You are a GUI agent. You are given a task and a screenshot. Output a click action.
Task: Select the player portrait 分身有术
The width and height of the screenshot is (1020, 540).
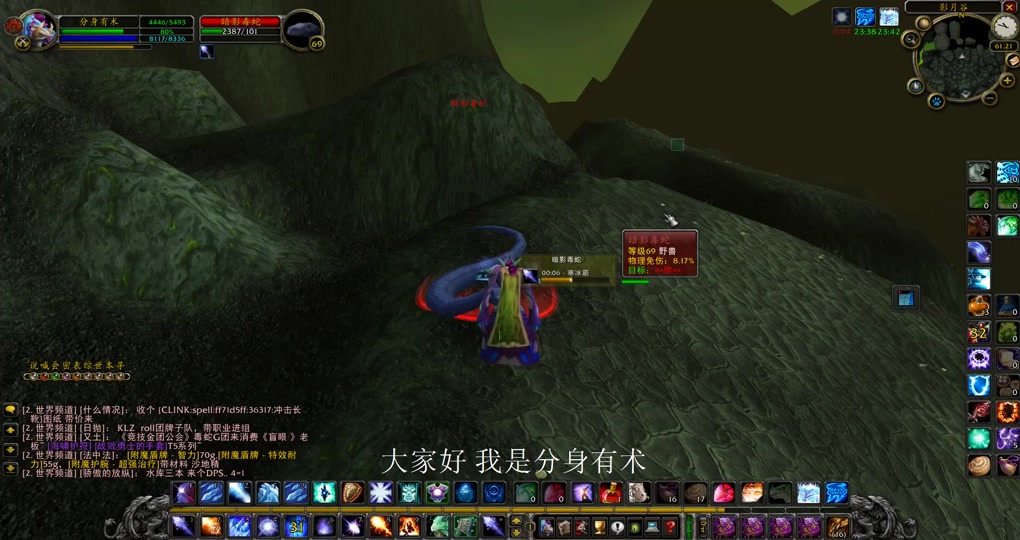click(37, 30)
